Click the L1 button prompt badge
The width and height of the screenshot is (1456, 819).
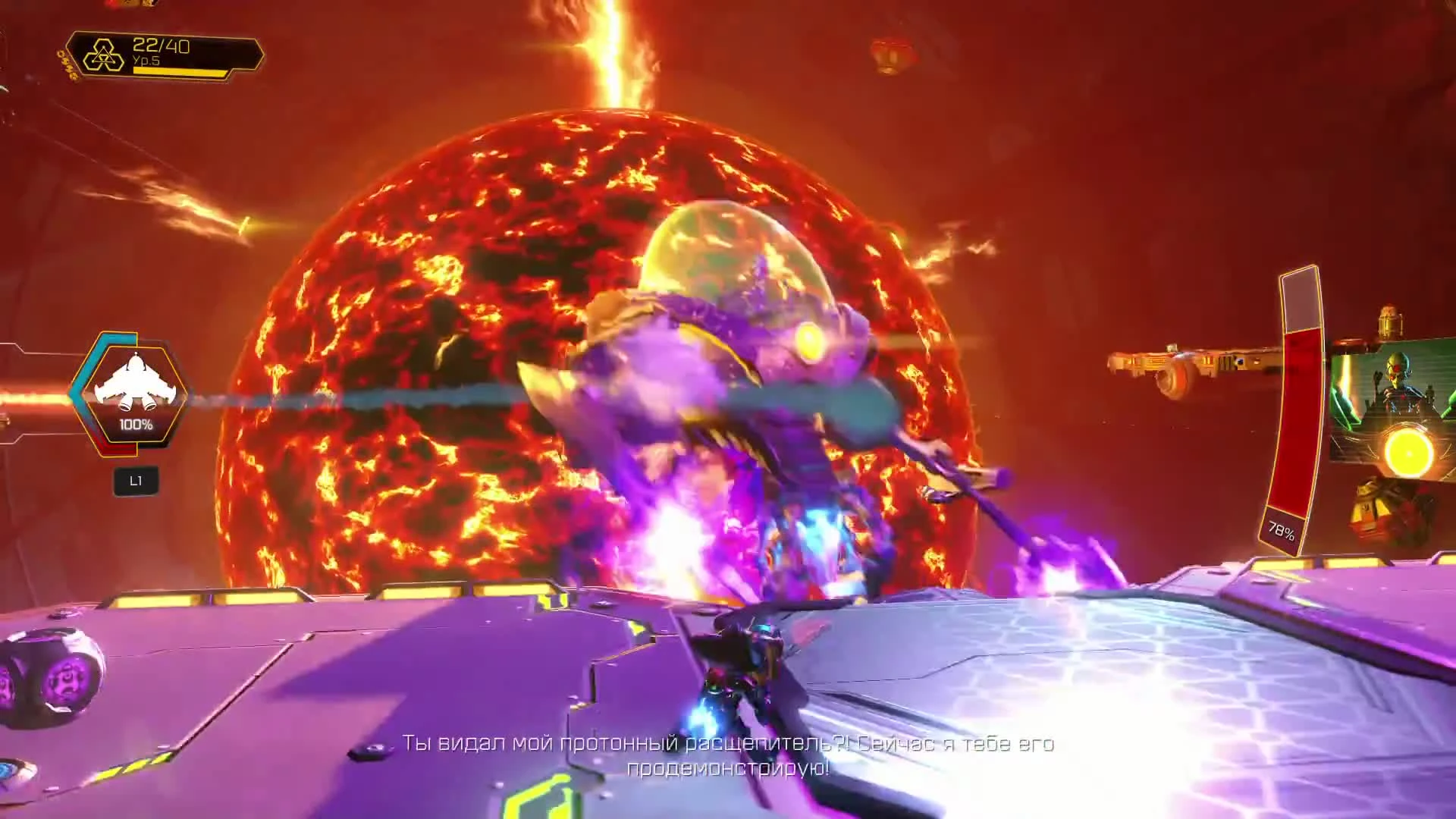(136, 480)
